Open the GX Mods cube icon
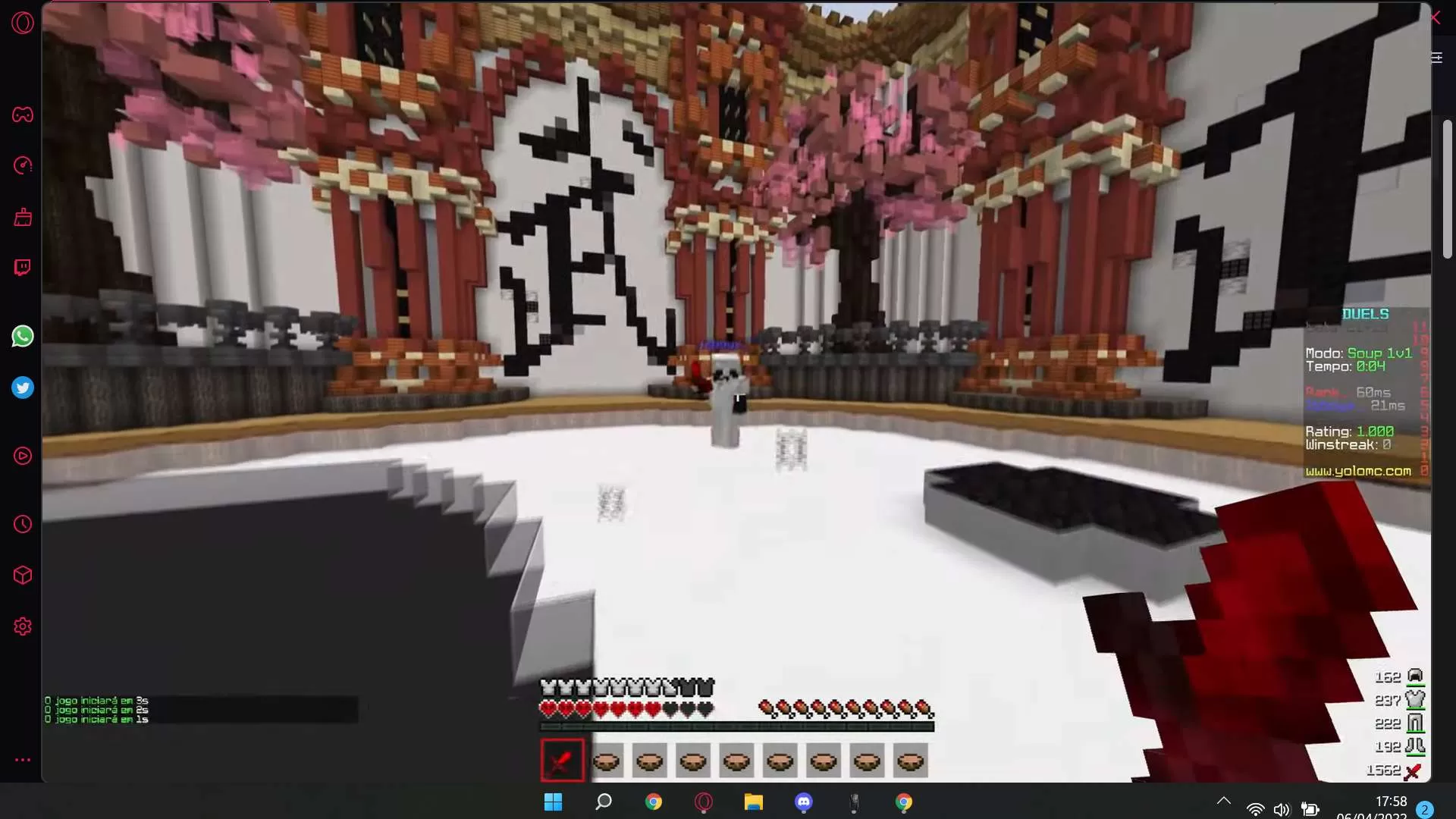 tap(22, 576)
